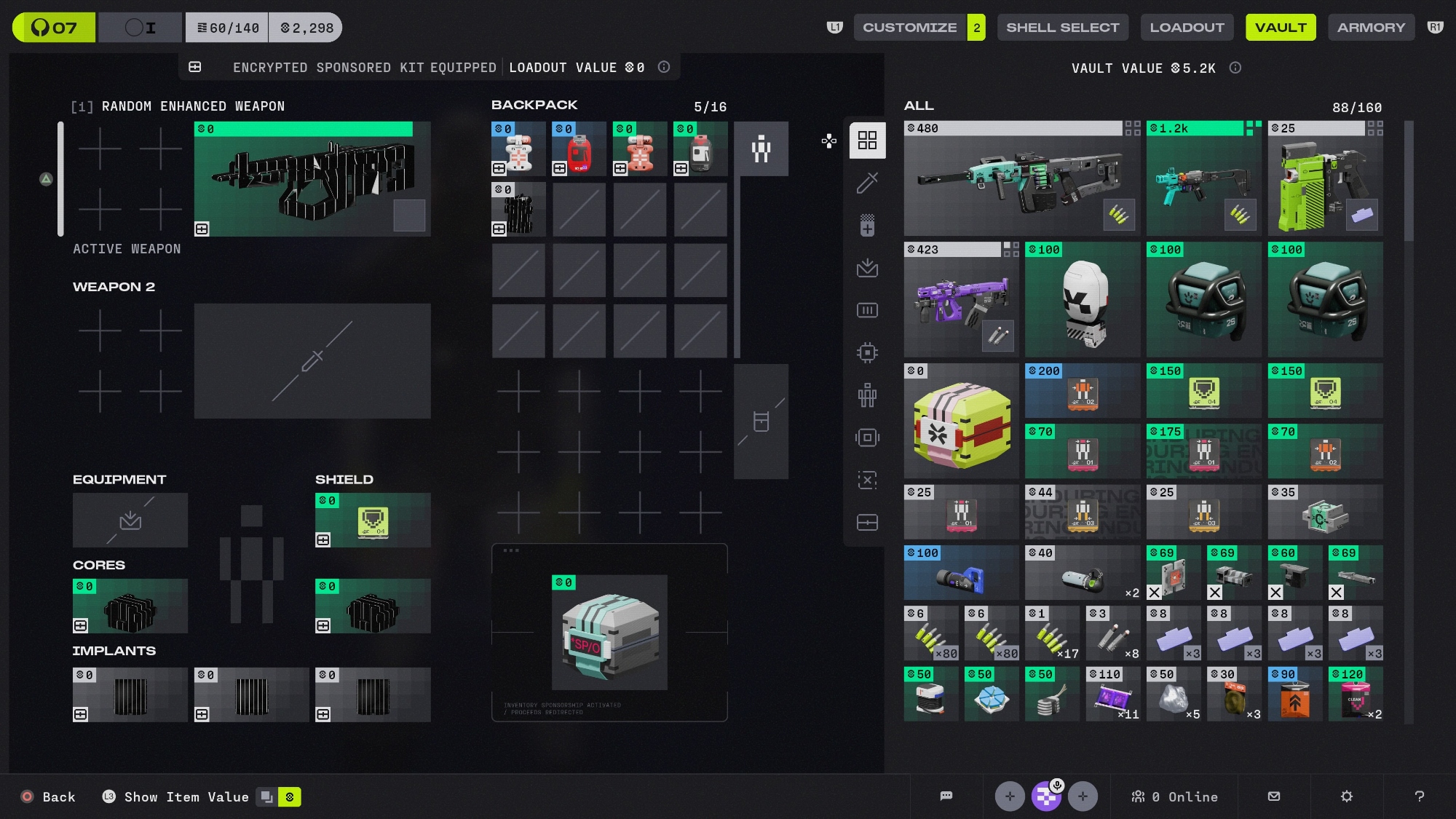1456x819 pixels.
Task: Select the equipped random enhanced weapon
Action: click(x=312, y=179)
